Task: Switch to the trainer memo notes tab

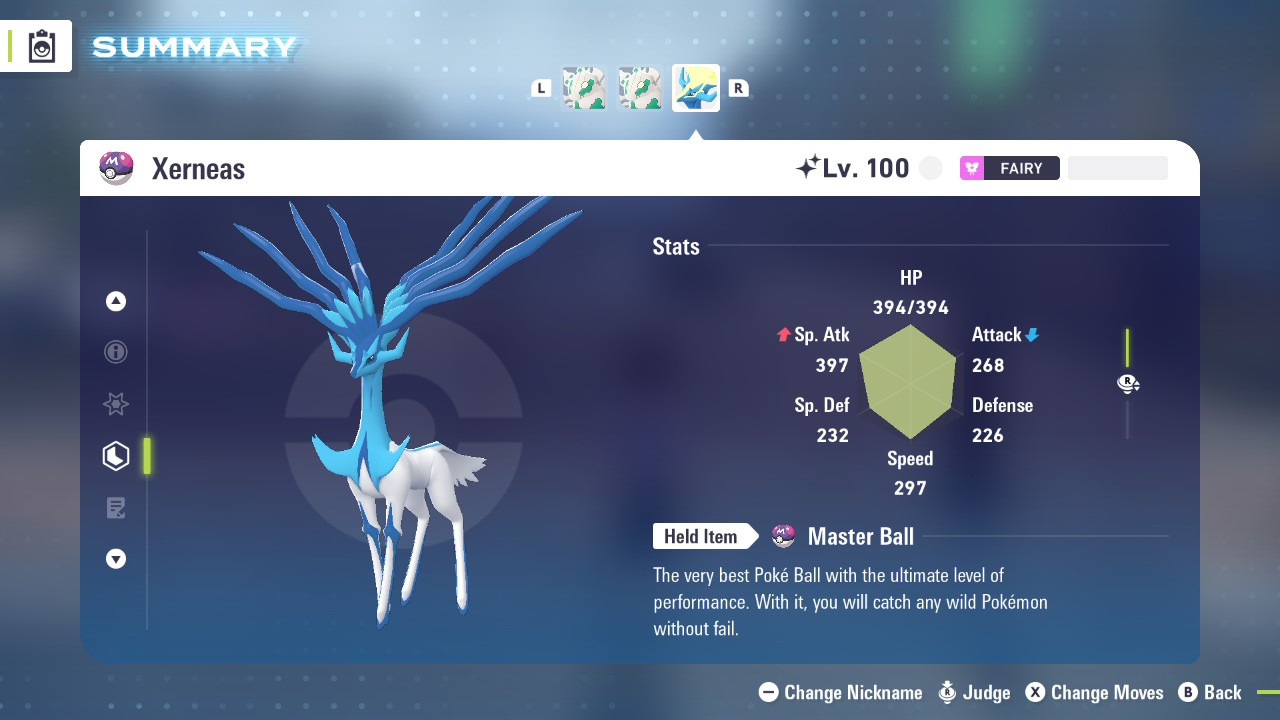Action: click(x=116, y=508)
